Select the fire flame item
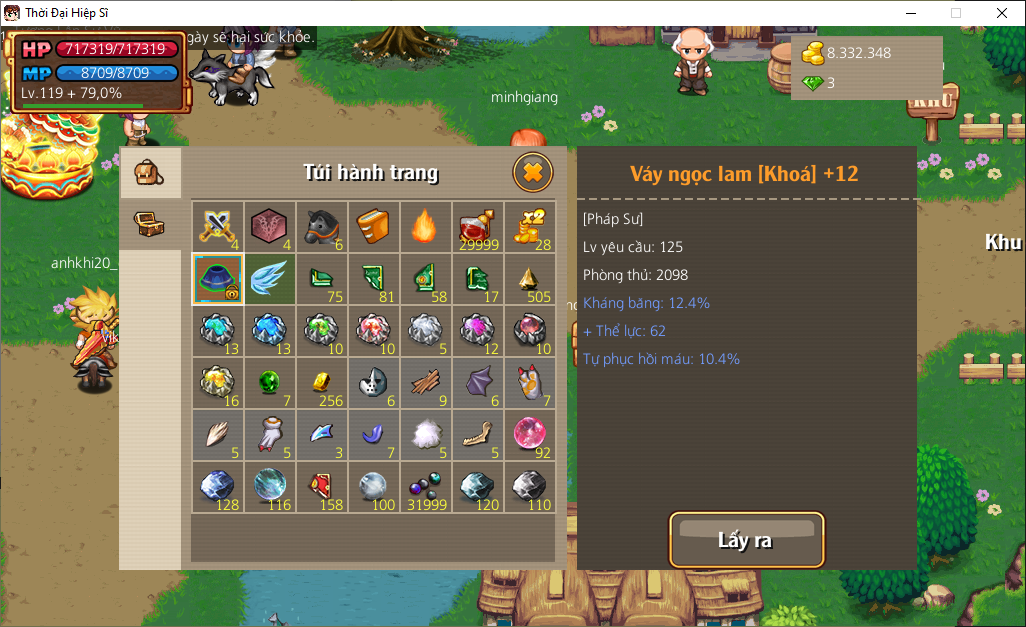Screen dimensions: 1026x627 tap(426, 227)
